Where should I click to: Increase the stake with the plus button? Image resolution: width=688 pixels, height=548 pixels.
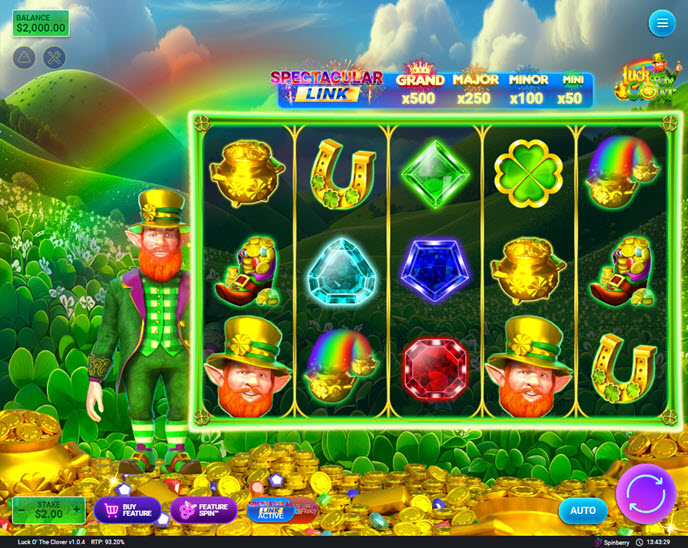tap(76, 510)
